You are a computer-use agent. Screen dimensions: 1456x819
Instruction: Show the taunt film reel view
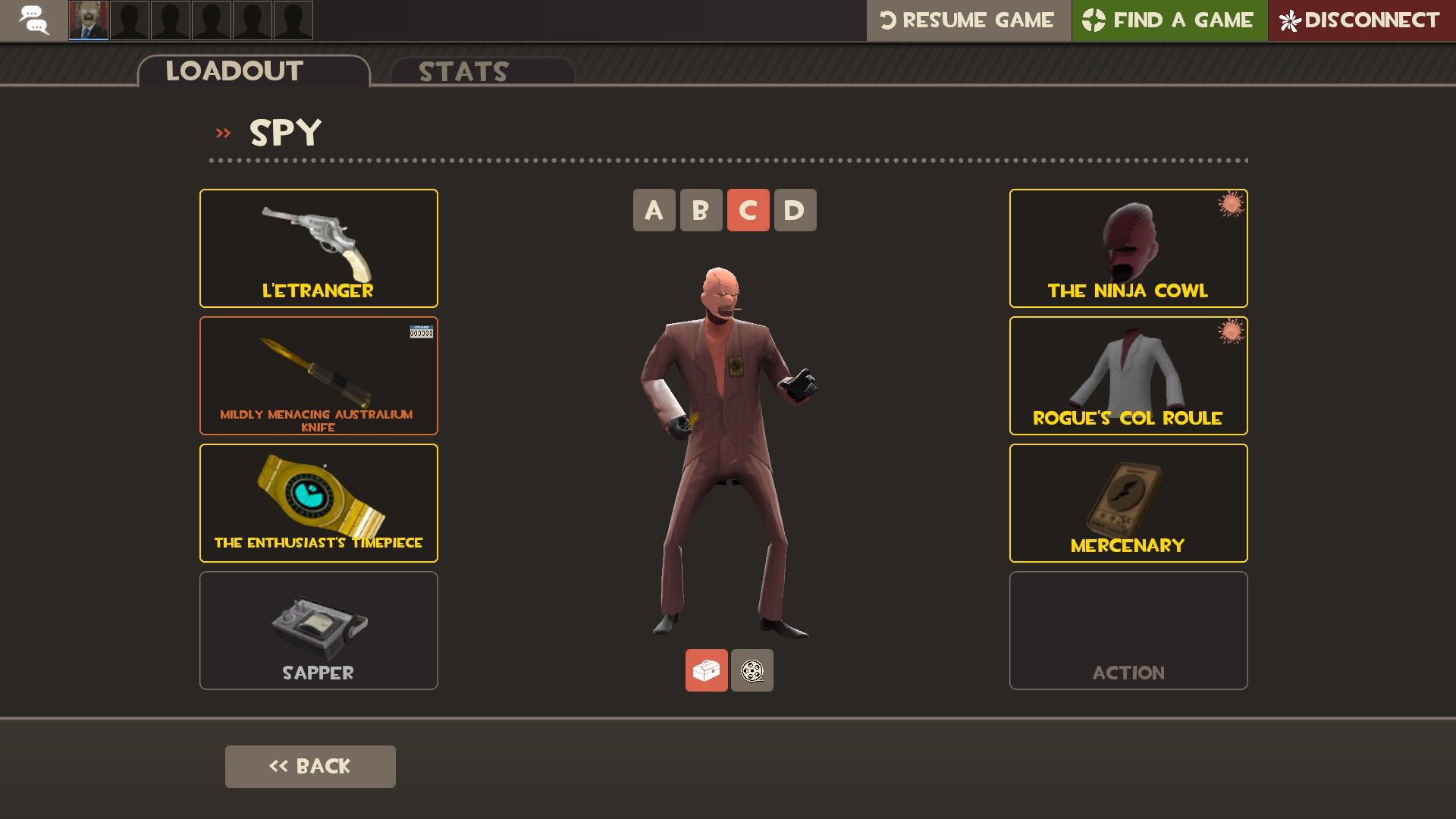(752, 670)
